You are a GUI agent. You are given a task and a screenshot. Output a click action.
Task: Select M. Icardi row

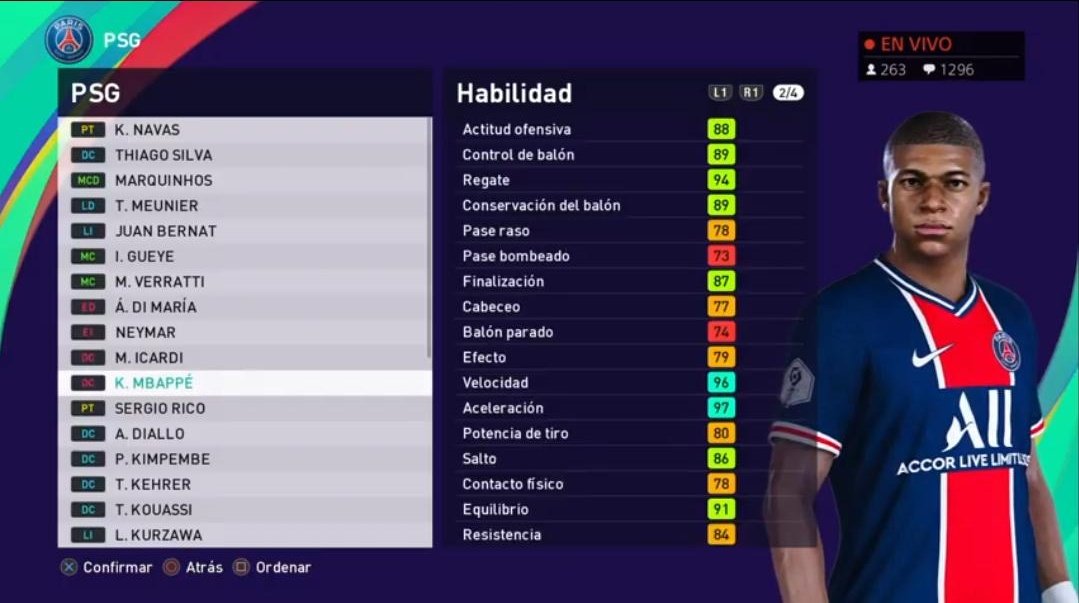pyautogui.click(x=245, y=358)
